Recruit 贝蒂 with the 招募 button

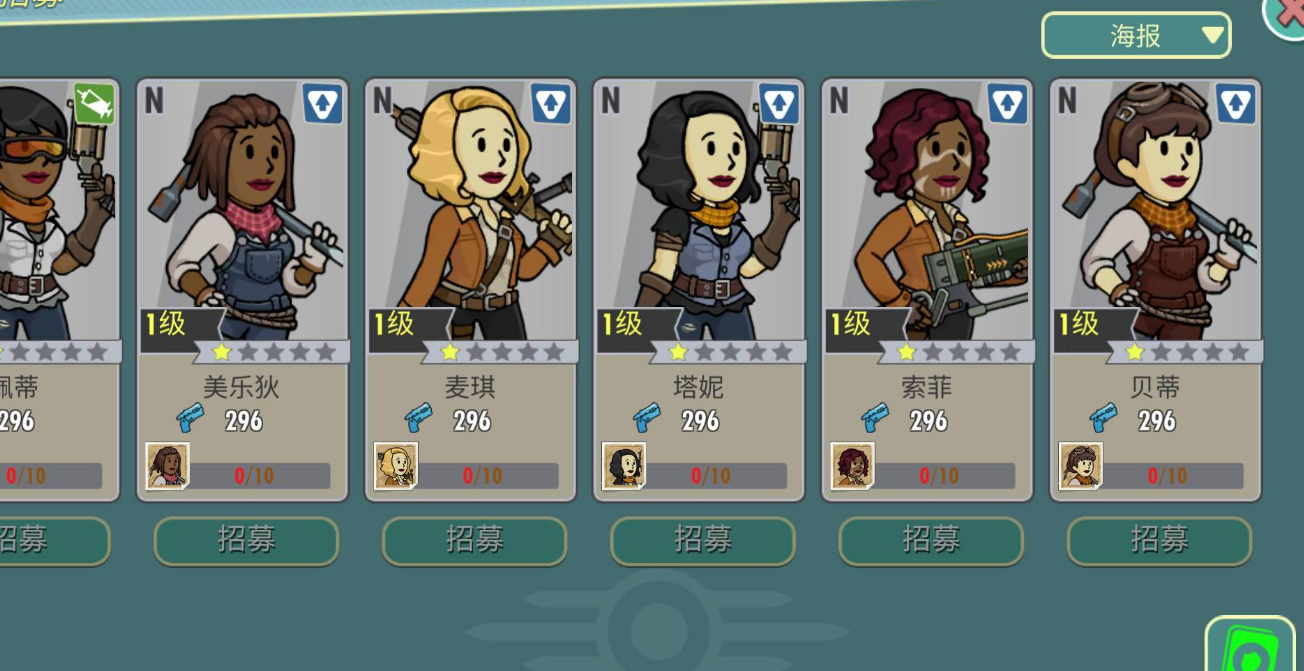pyautogui.click(x=1159, y=541)
